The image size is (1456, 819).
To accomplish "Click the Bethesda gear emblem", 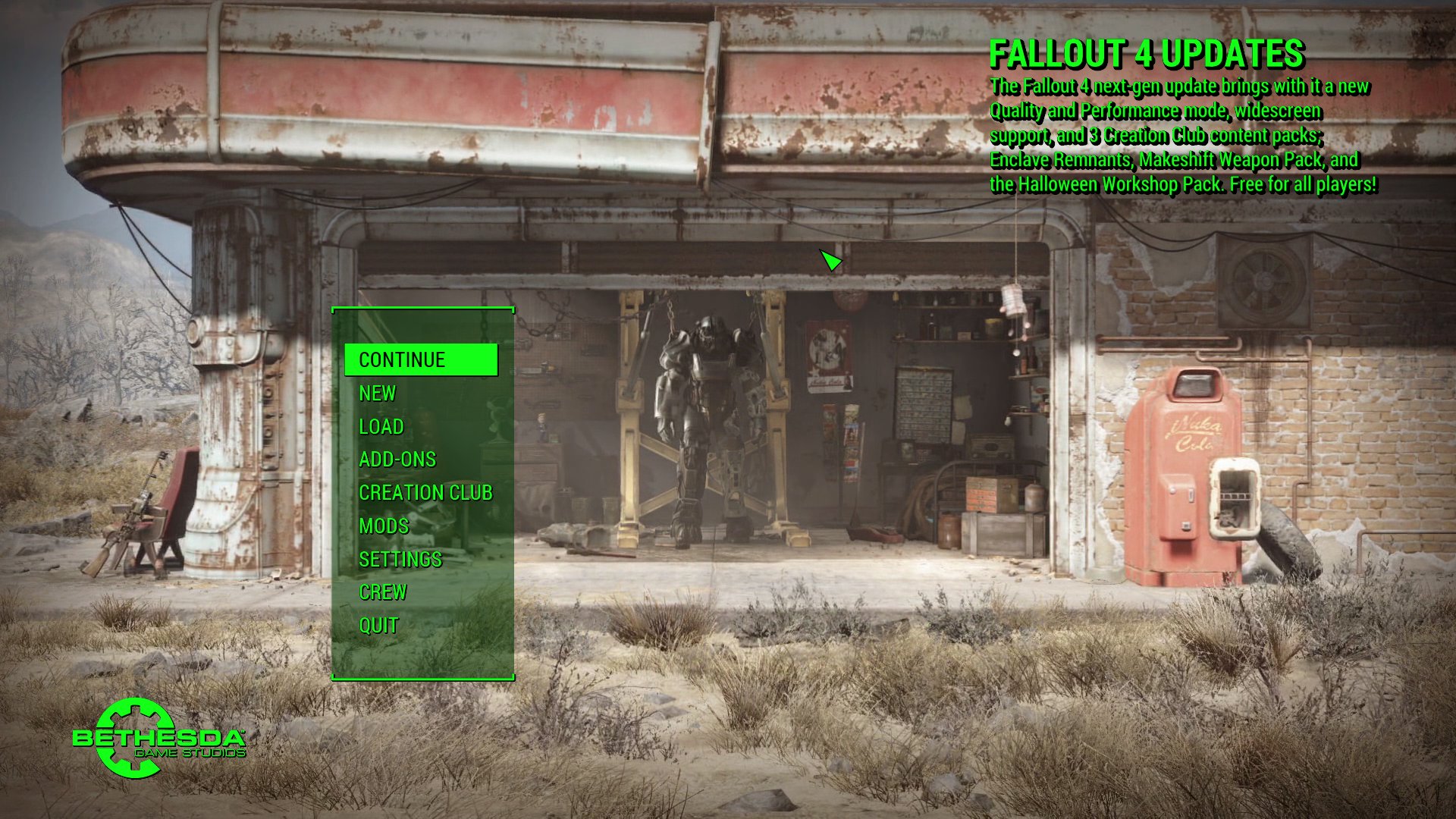I will (136, 737).
